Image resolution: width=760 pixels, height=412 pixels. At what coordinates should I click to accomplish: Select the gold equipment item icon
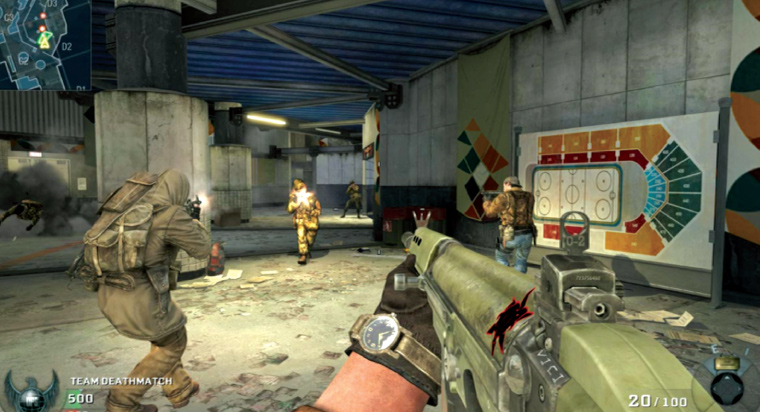coord(726,363)
